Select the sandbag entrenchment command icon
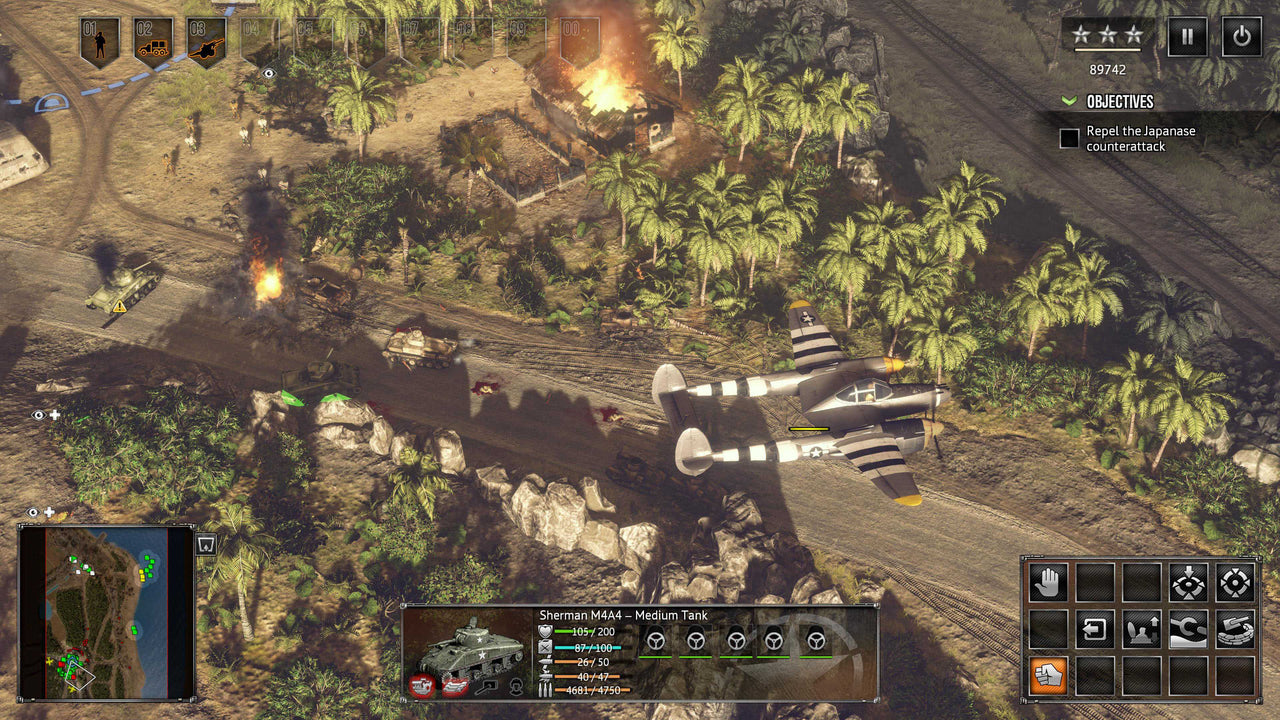Viewport: 1280px width, 720px height. tap(1235, 630)
